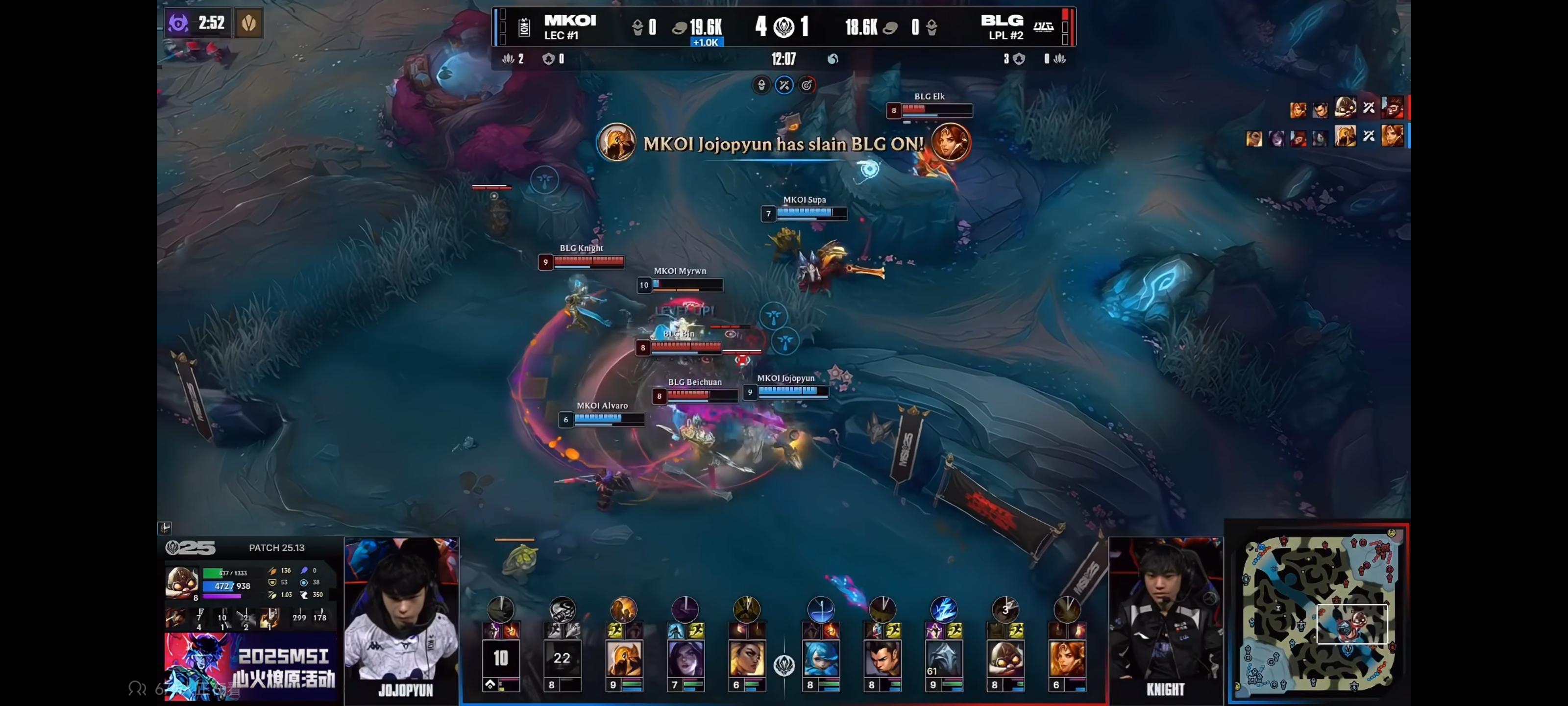Screen dimensions: 1568x706
Task: Select the dead champion portrait showing 10
Action: point(500,658)
